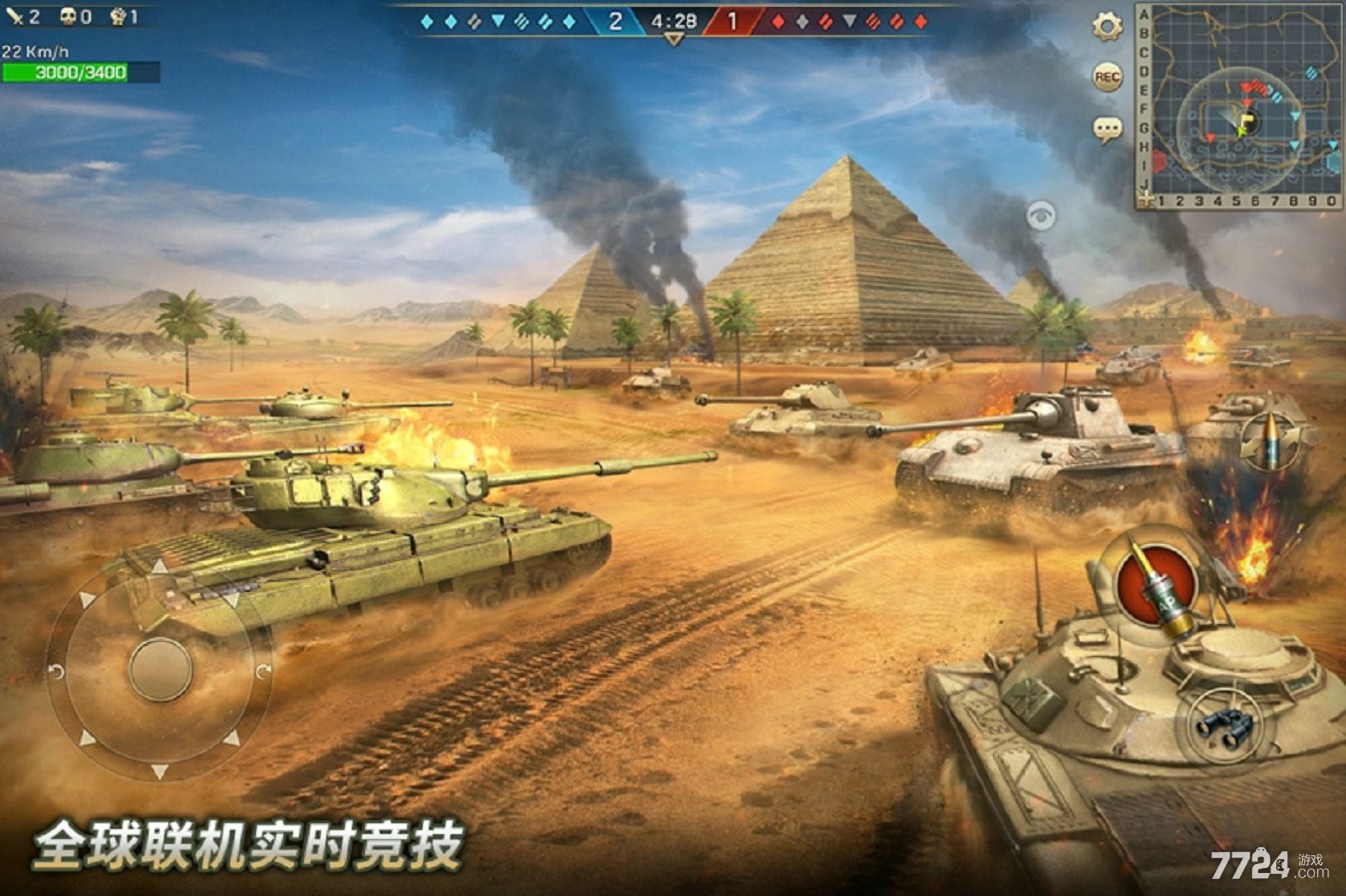Tap the skull death counter icon
The height and width of the screenshot is (896, 1346).
tap(68, 16)
